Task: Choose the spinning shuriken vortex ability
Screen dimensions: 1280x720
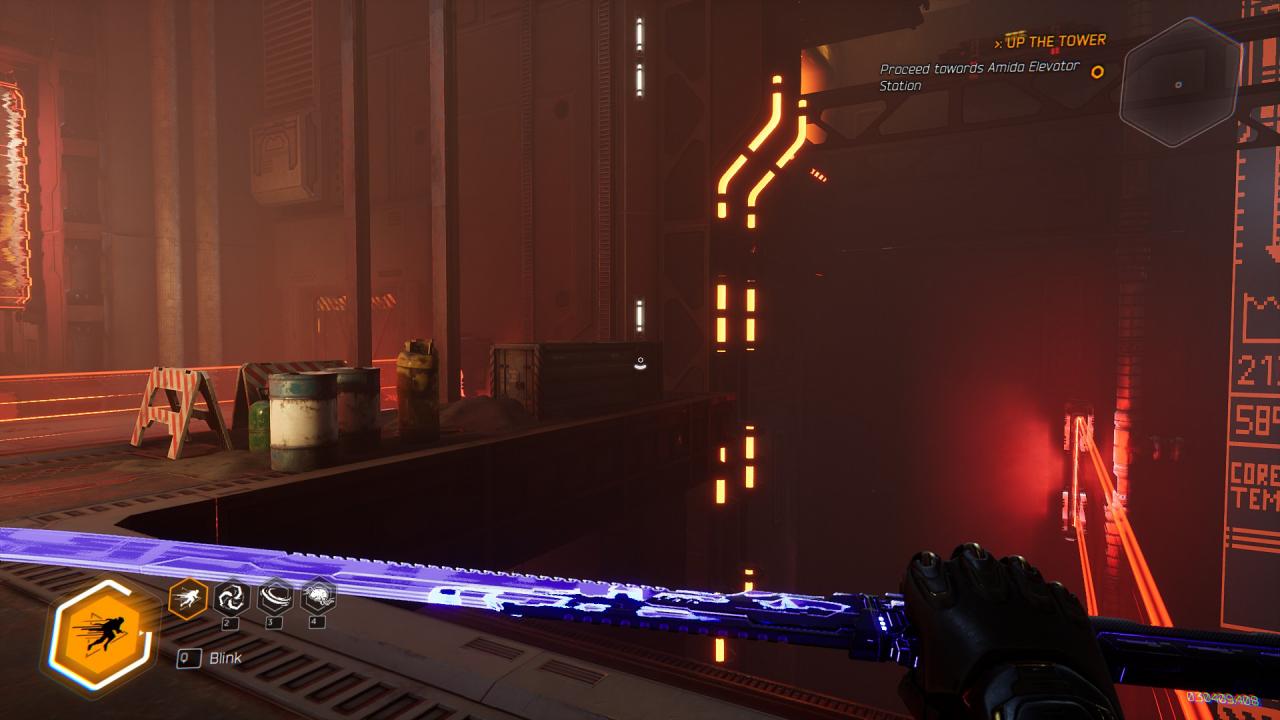Action: pyautogui.click(x=231, y=598)
